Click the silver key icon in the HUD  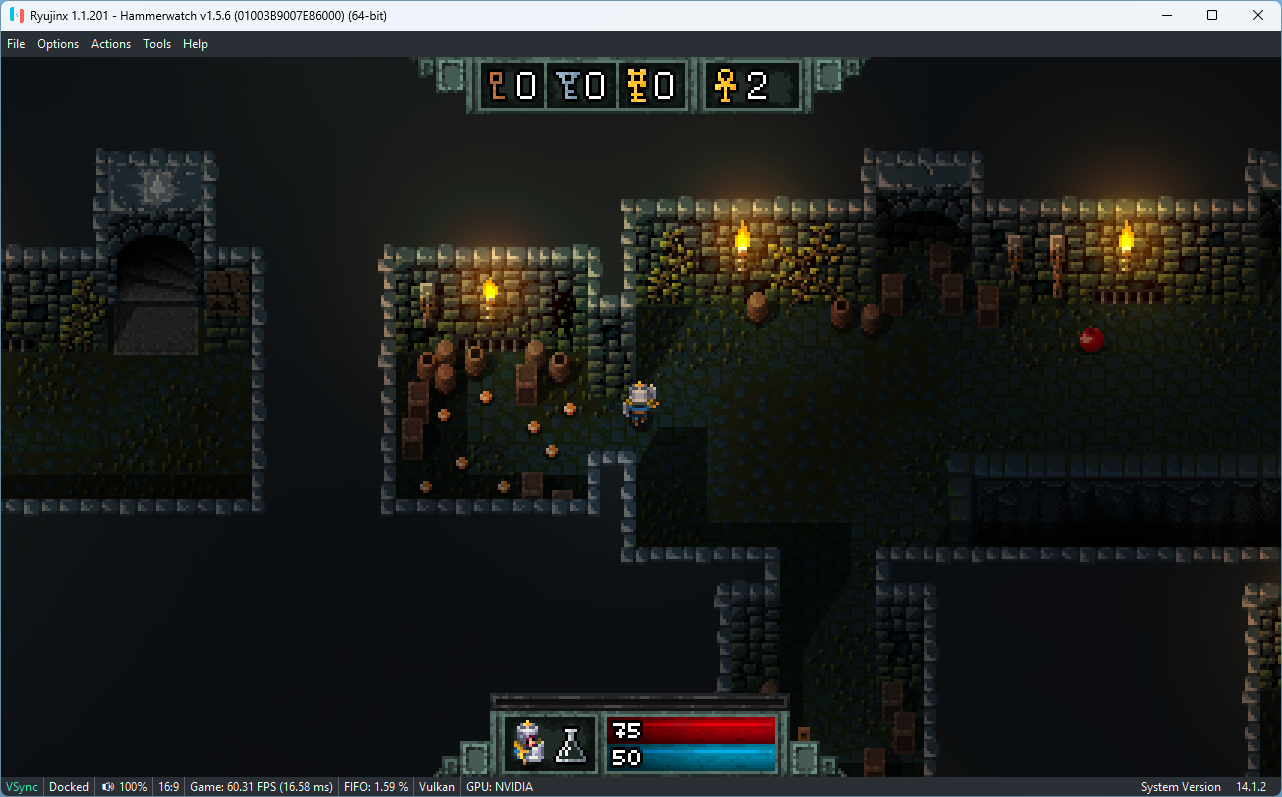pos(566,87)
